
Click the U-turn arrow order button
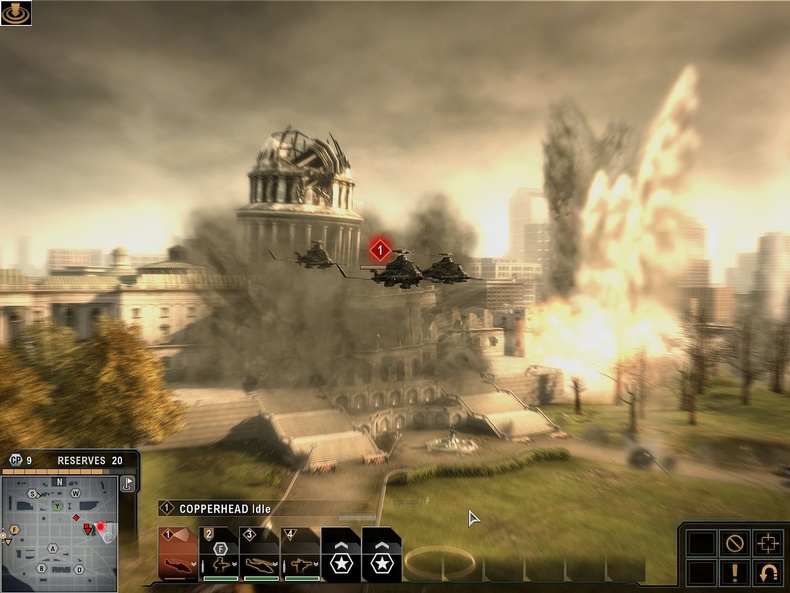(x=768, y=573)
